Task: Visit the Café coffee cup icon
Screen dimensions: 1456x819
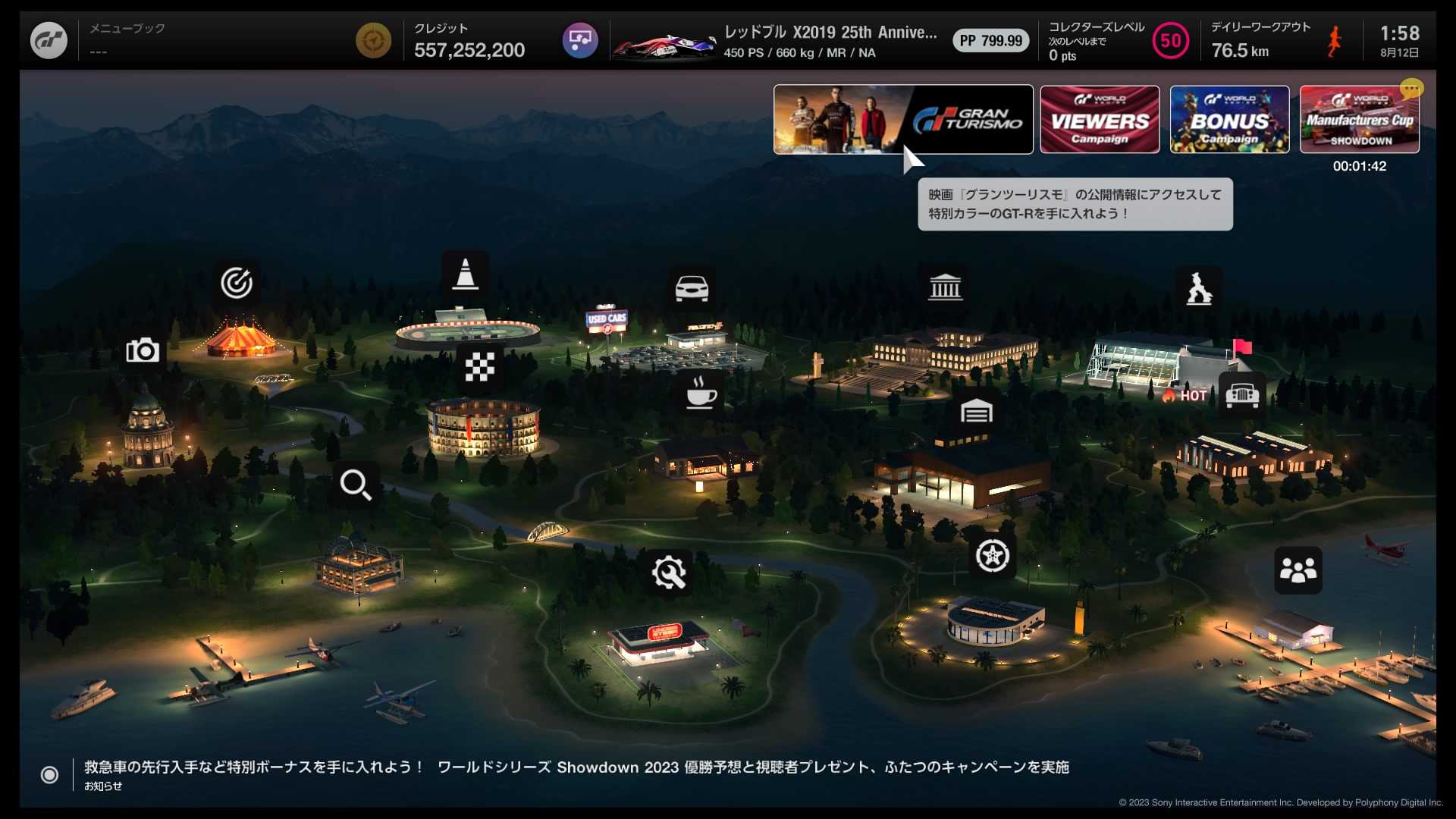Action: pos(701,393)
